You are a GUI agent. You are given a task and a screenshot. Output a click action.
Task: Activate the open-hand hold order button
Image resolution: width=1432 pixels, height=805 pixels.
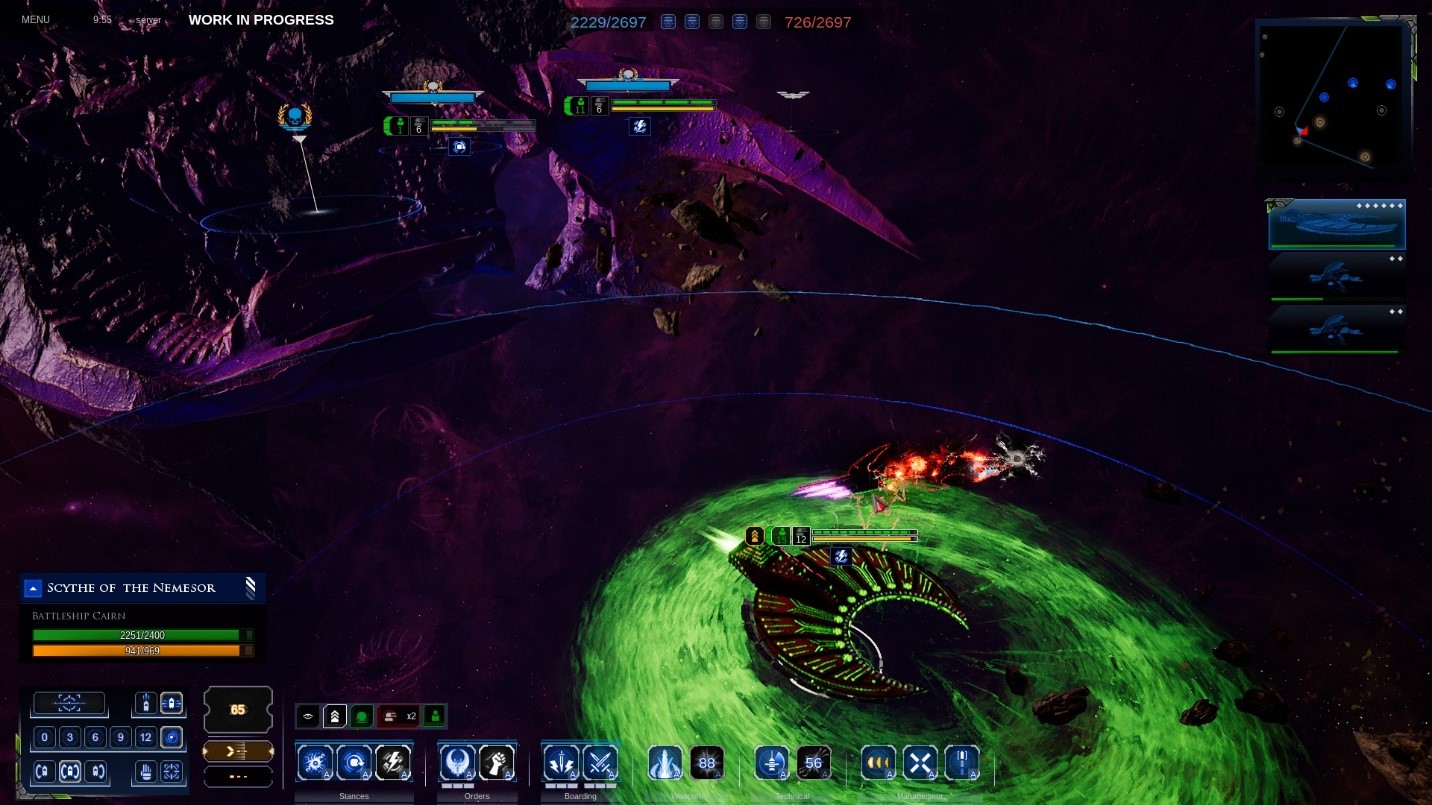pyautogui.click(x=146, y=772)
